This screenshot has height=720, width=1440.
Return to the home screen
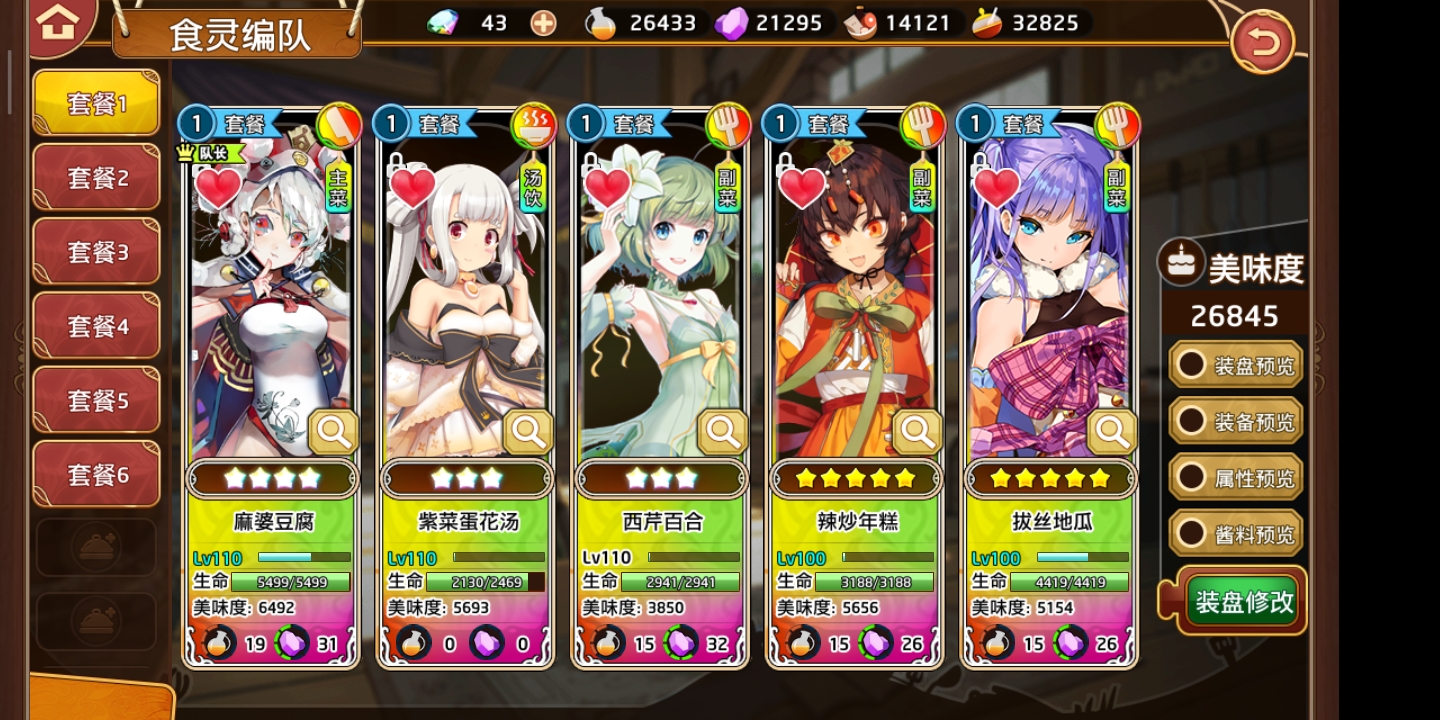click(x=58, y=24)
